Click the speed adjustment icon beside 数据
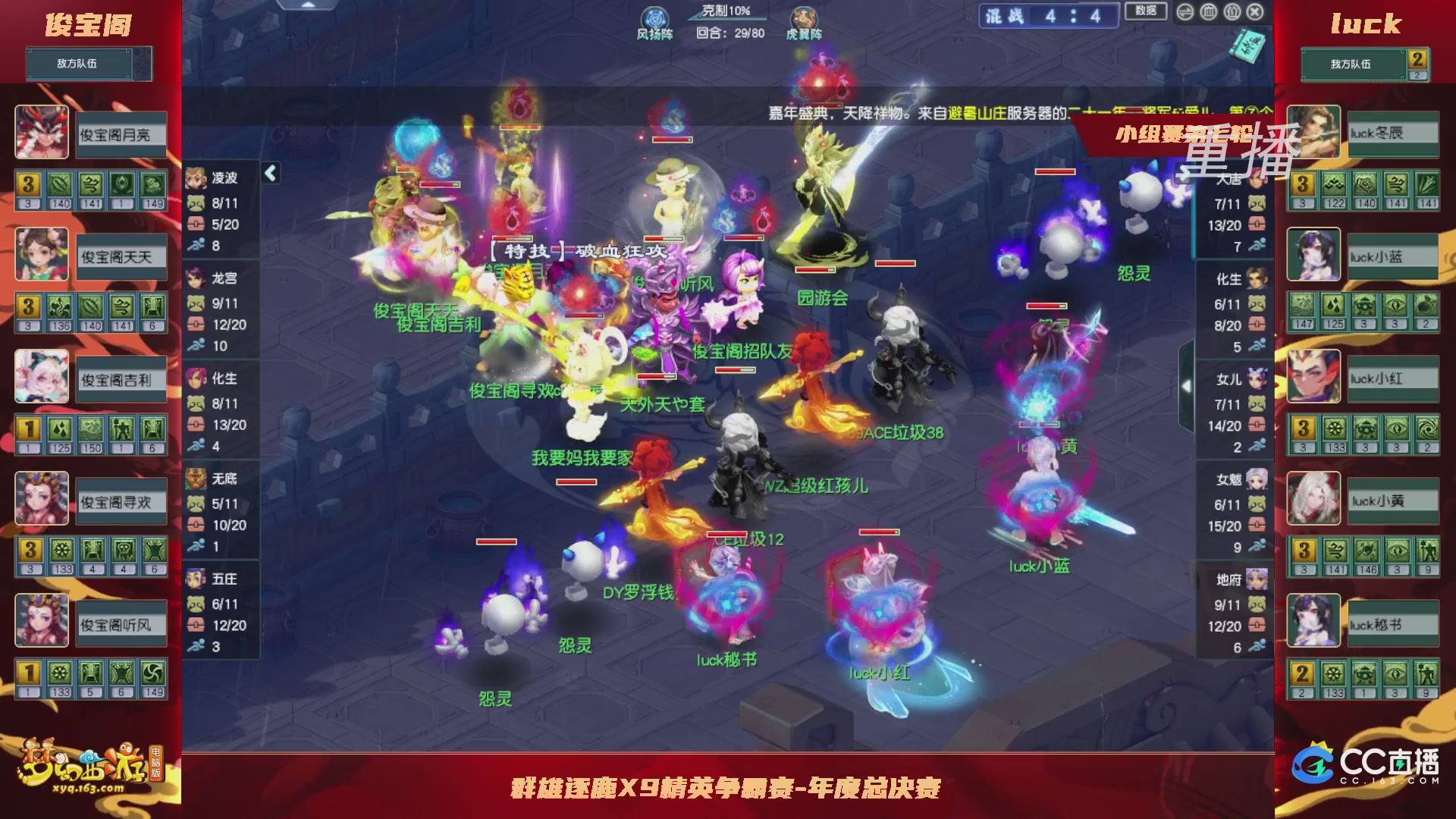The image size is (1456, 819). pyautogui.click(x=1184, y=13)
